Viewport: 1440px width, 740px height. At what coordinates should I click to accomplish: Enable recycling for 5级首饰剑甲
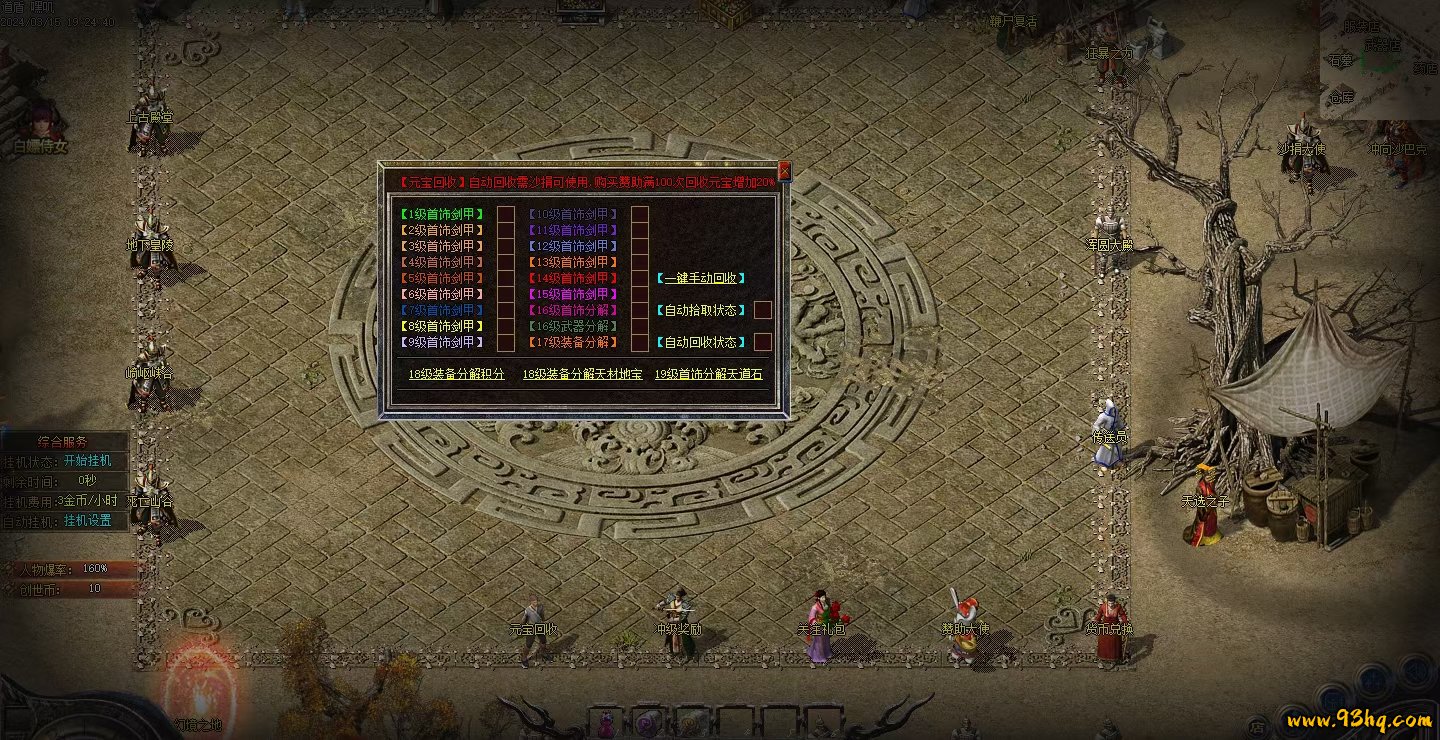tap(506, 278)
